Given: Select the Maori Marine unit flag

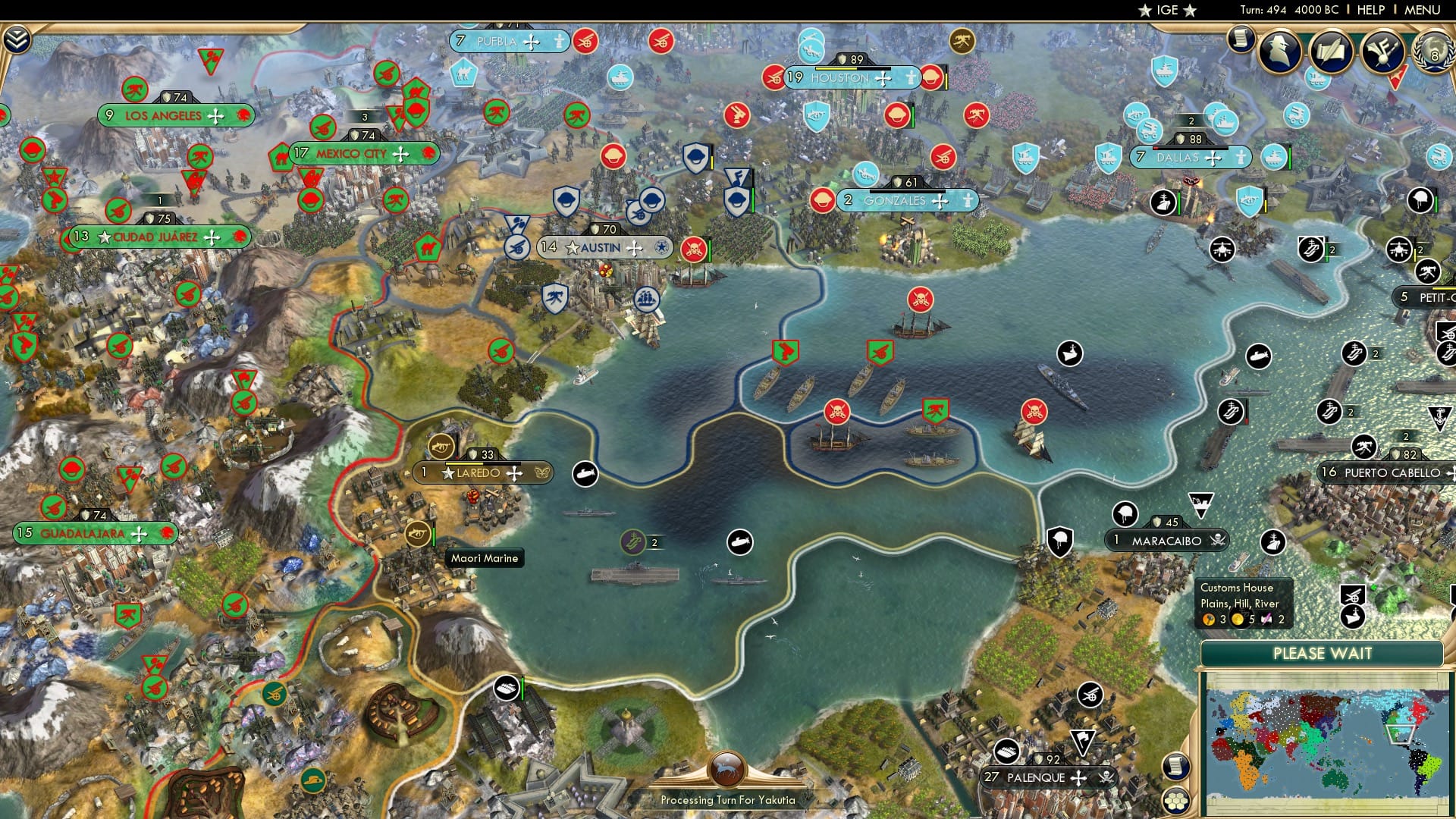Looking at the screenshot, I should (418, 533).
